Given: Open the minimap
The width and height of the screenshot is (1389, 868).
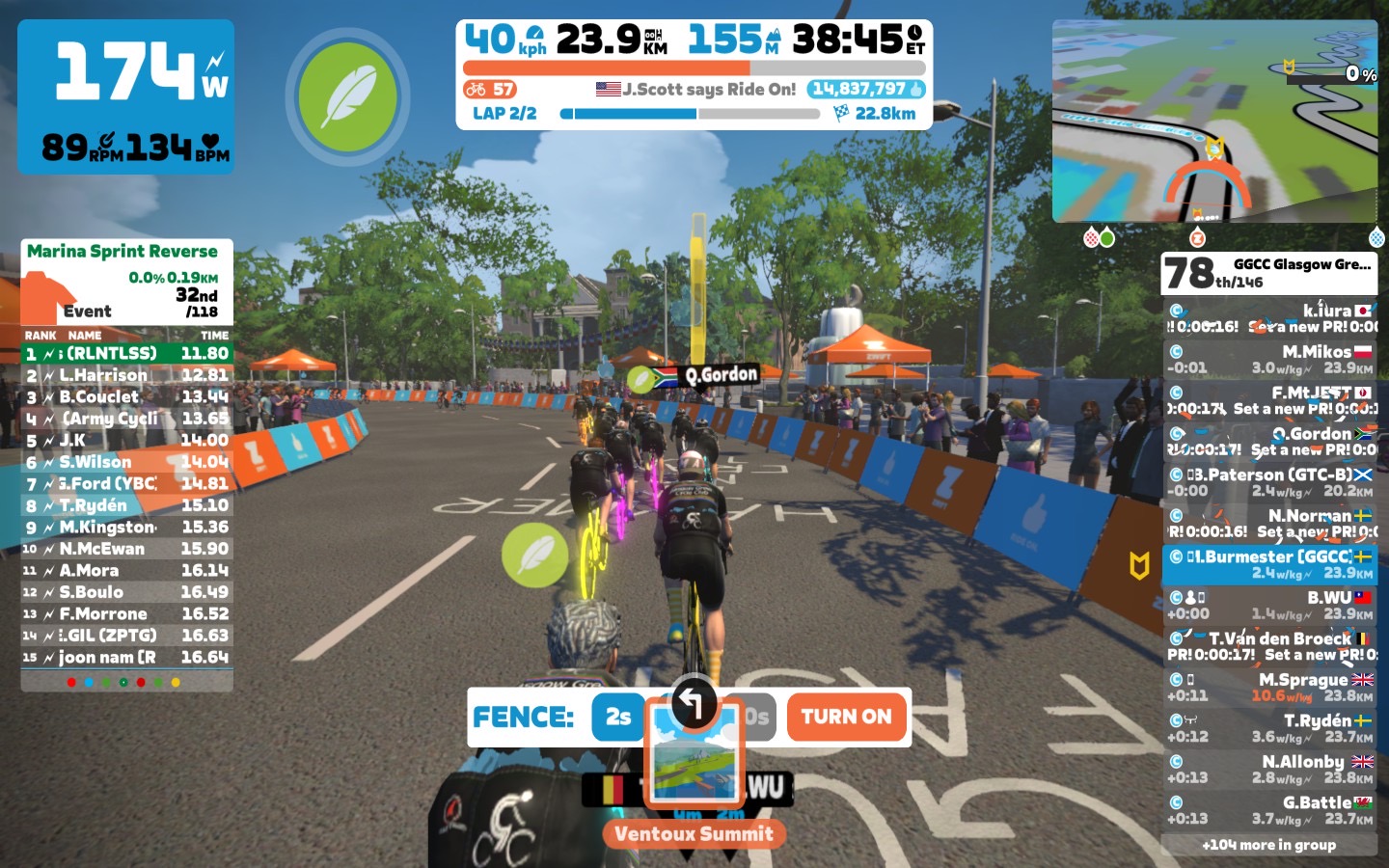Looking at the screenshot, I should click(x=1214, y=122).
